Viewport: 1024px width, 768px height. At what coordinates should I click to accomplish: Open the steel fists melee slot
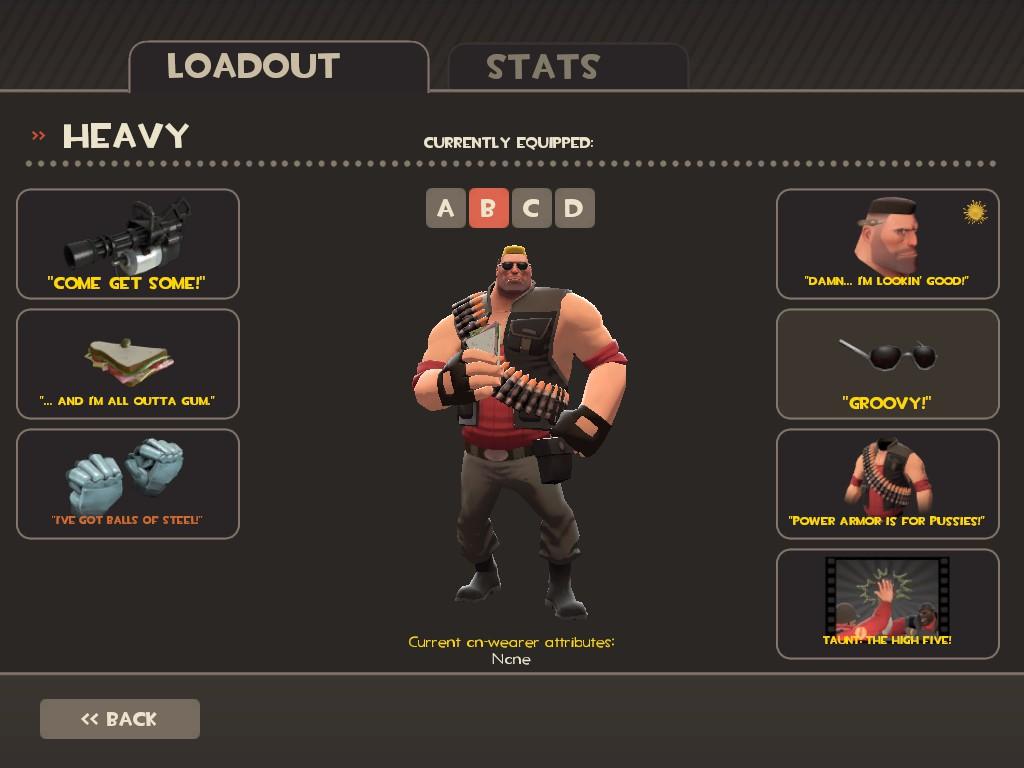[x=128, y=484]
